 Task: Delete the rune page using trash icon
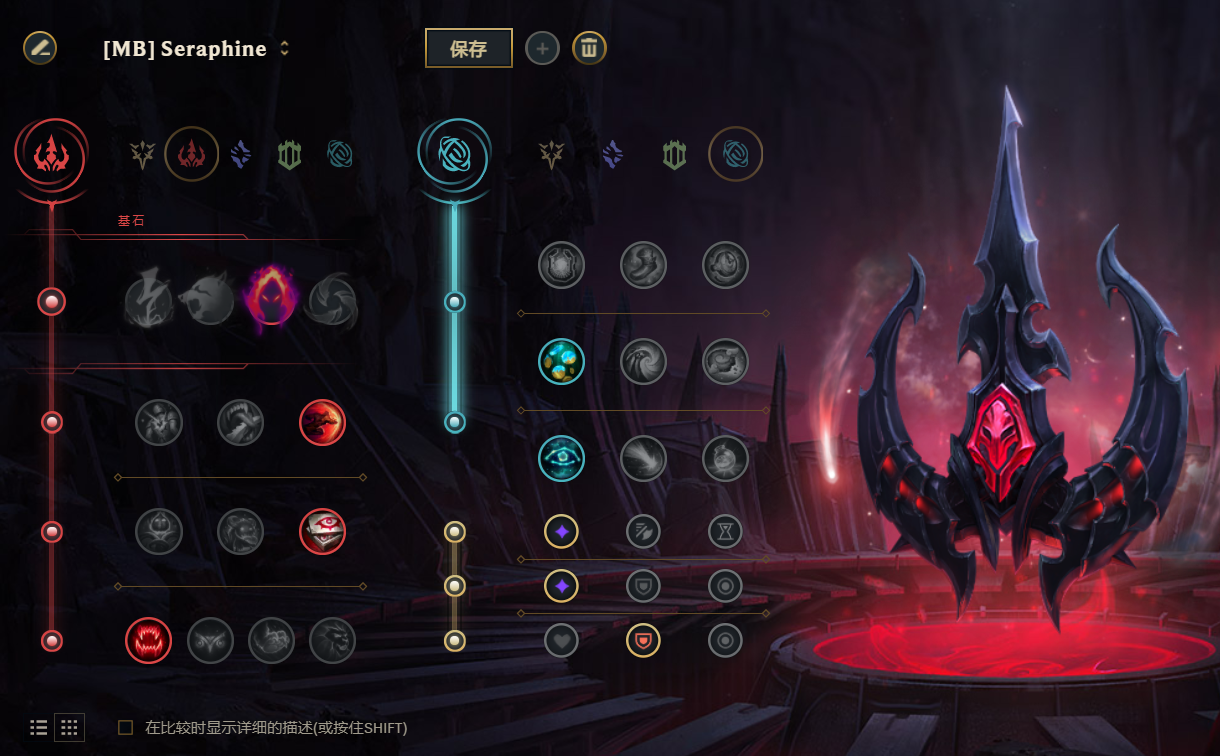pos(589,48)
